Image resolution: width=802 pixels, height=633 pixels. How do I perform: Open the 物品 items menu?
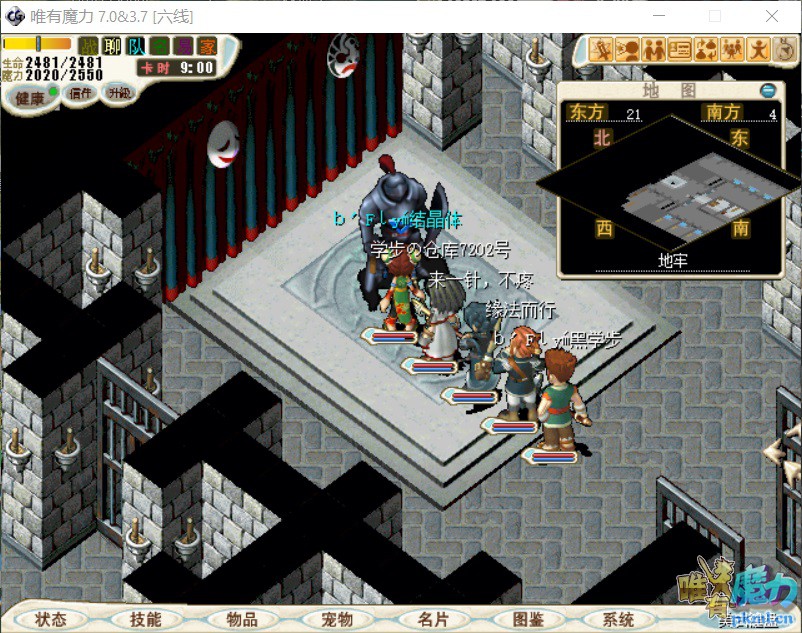click(242, 619)
